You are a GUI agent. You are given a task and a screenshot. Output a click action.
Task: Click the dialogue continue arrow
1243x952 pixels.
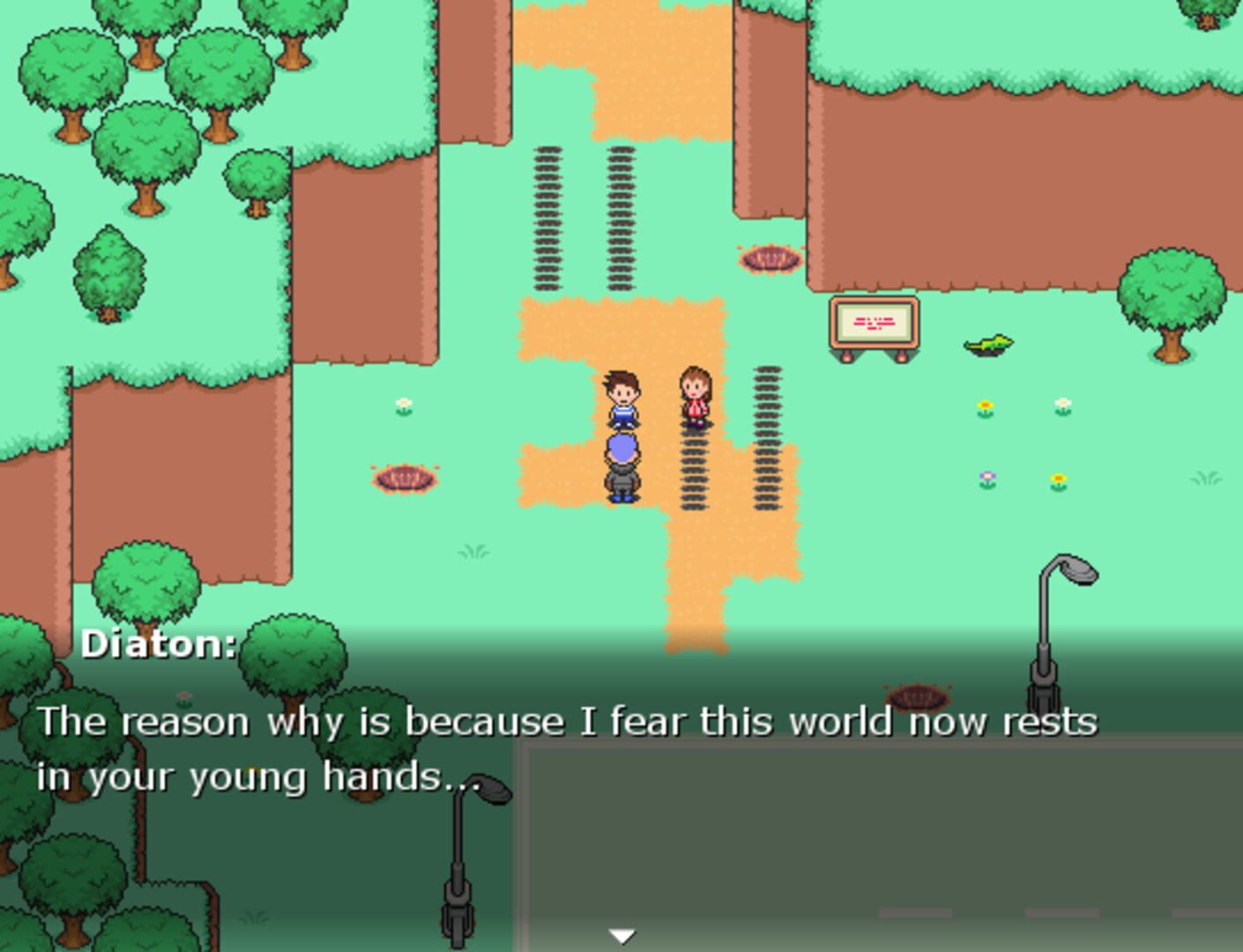click(x=622, y=933)
